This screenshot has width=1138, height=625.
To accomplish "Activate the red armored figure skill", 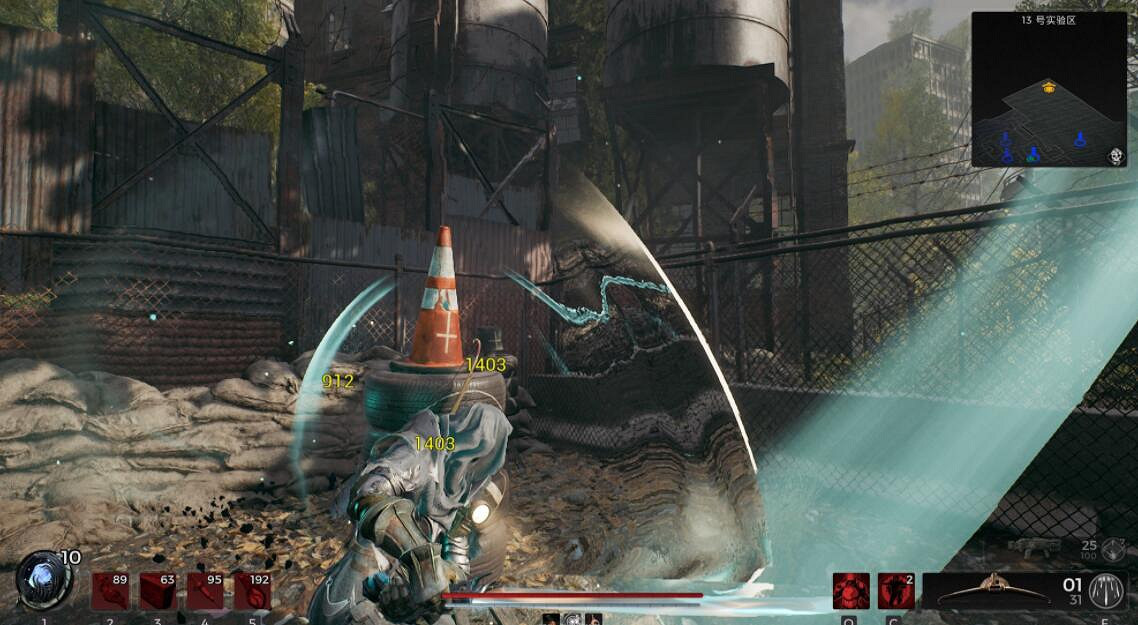I will tap(850, 591).
